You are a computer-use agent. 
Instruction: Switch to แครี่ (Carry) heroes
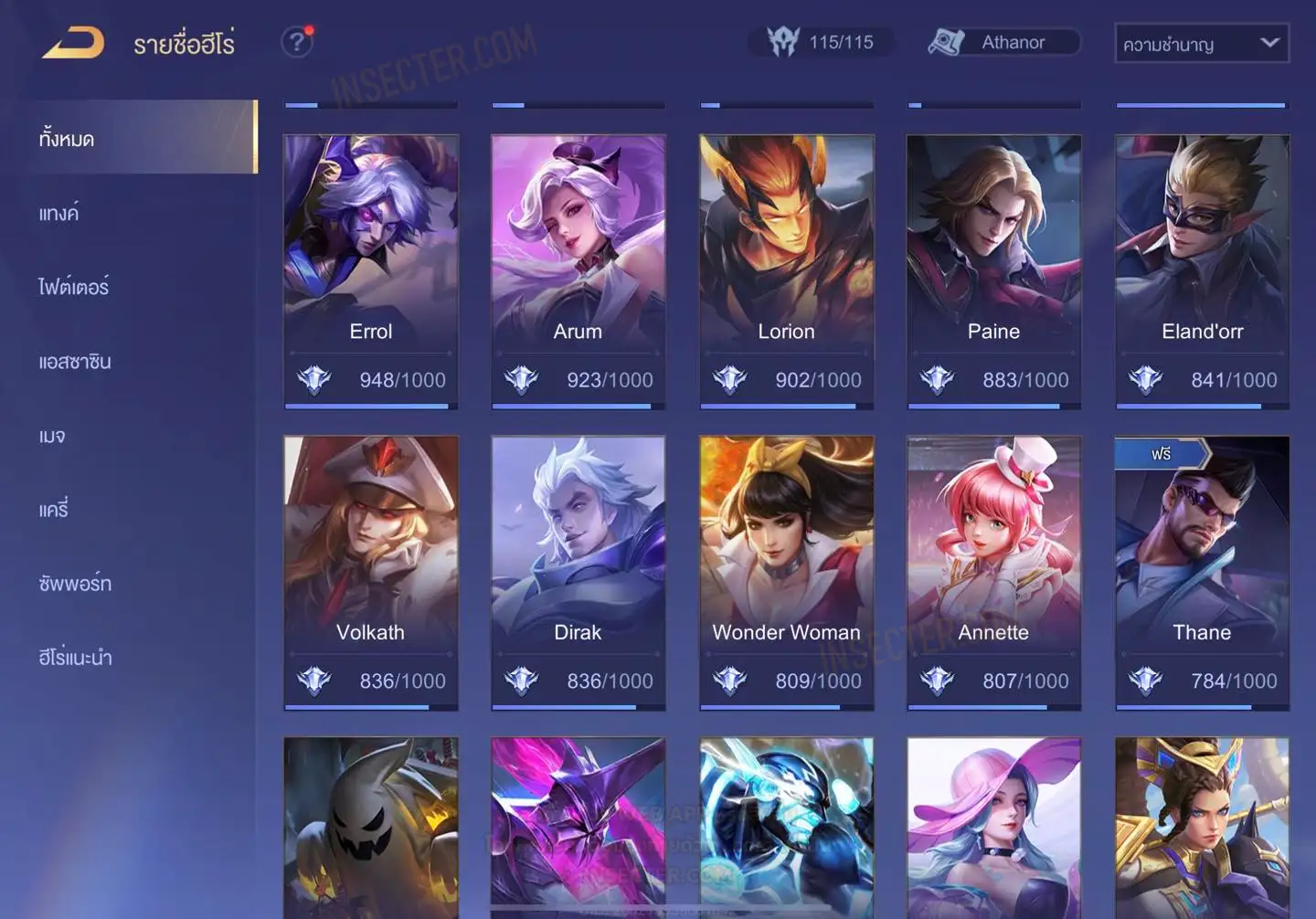pyautogui.click(x=54, y=509)
